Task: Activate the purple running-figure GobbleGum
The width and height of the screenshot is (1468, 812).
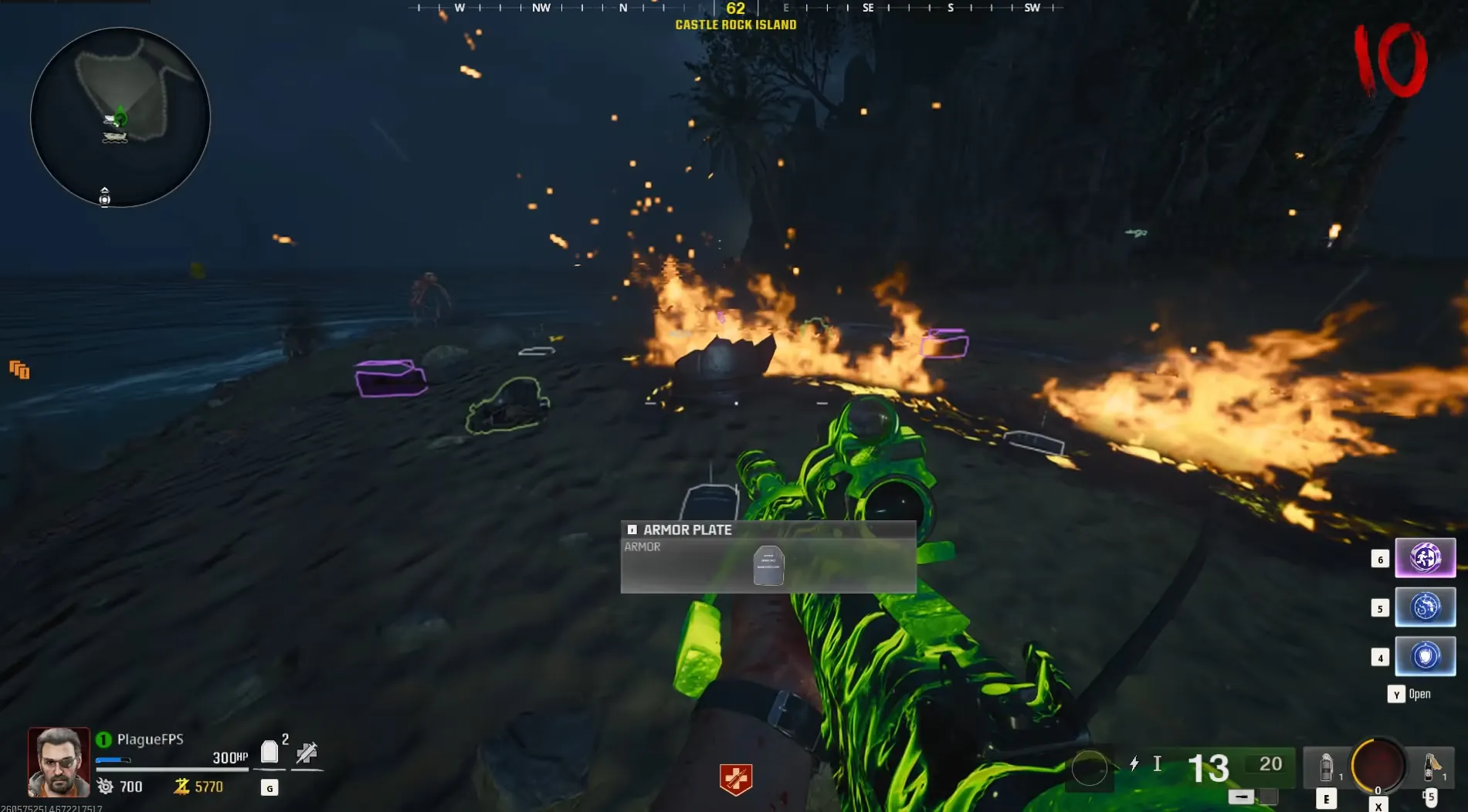Action: coord(1425,557)
